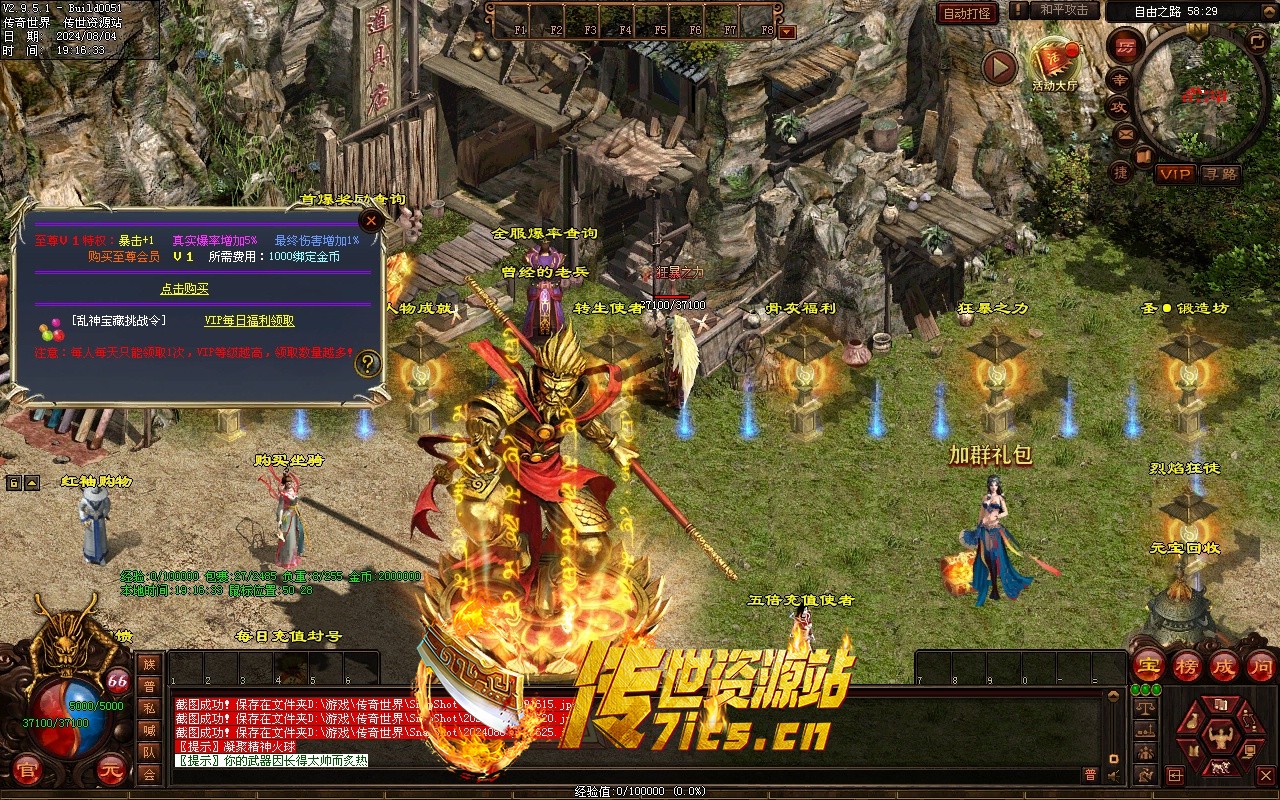
Task: Open the question mark help button
Action: coord(368,363)
